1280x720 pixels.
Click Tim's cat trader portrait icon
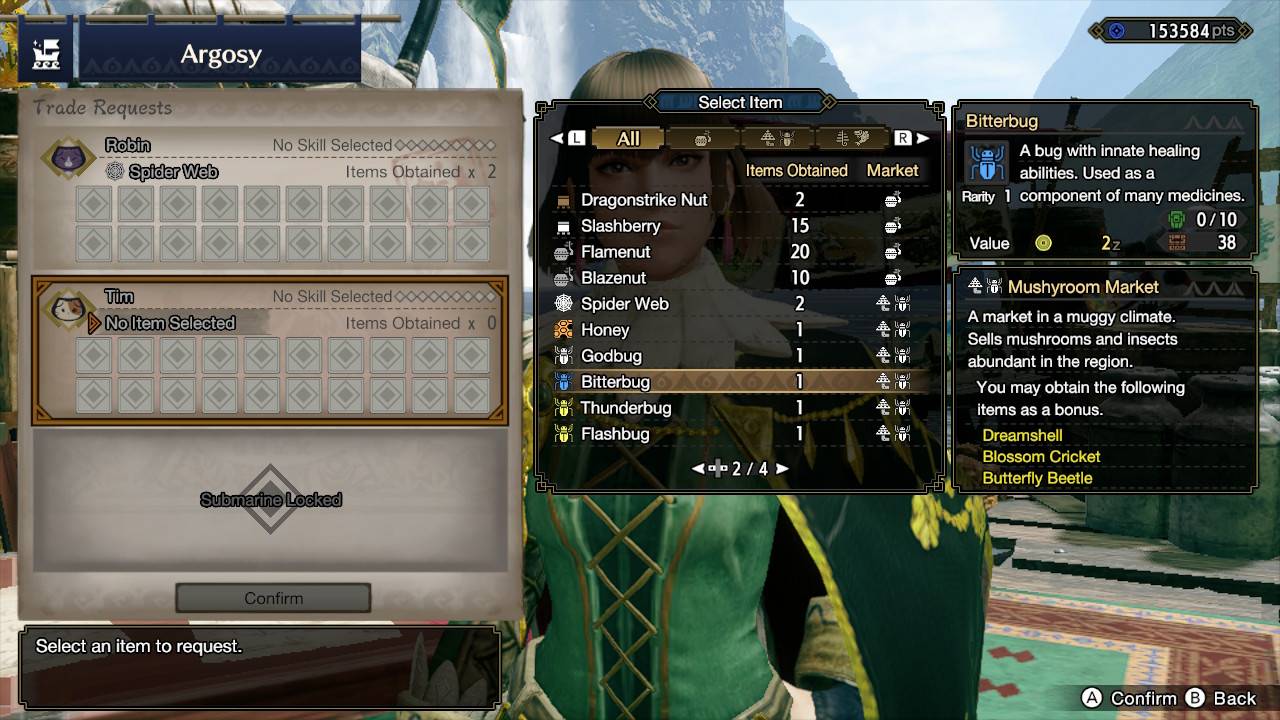[x=67, y=309]
